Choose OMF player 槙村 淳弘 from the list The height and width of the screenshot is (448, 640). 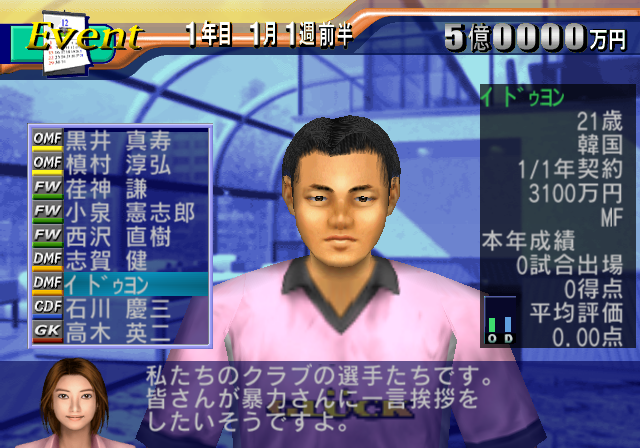tap(119, 164)
